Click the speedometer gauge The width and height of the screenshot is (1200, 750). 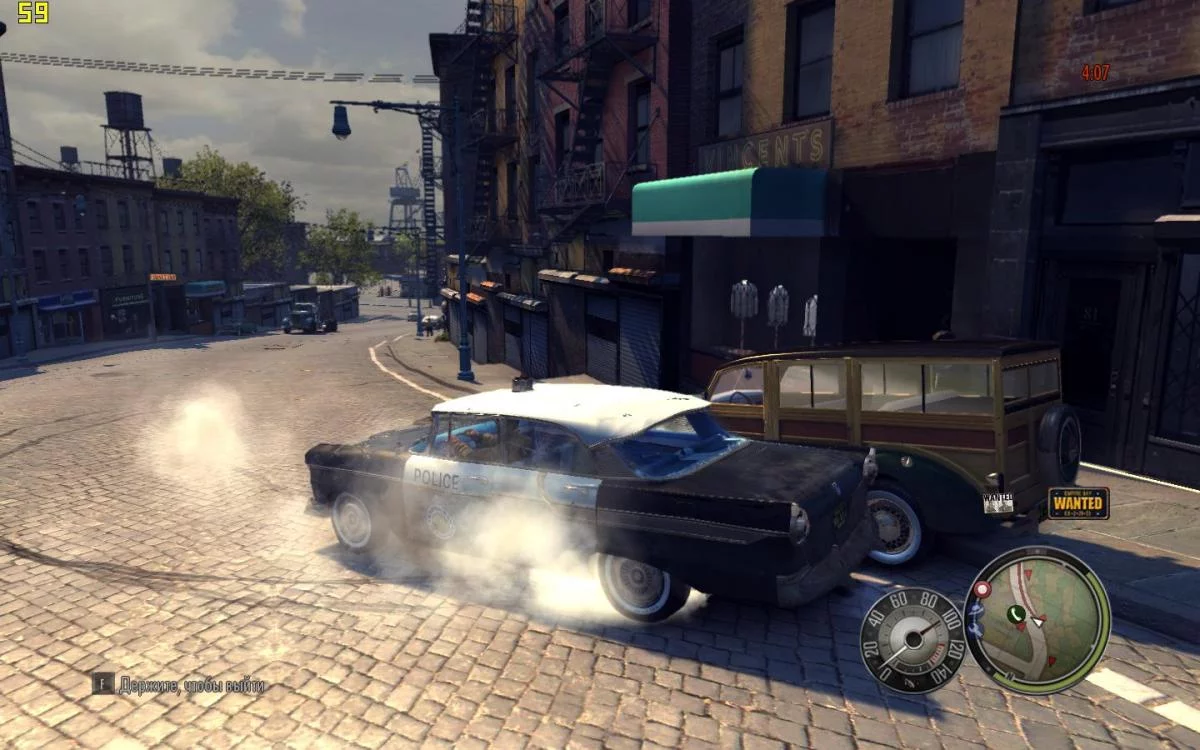point(912,639)
